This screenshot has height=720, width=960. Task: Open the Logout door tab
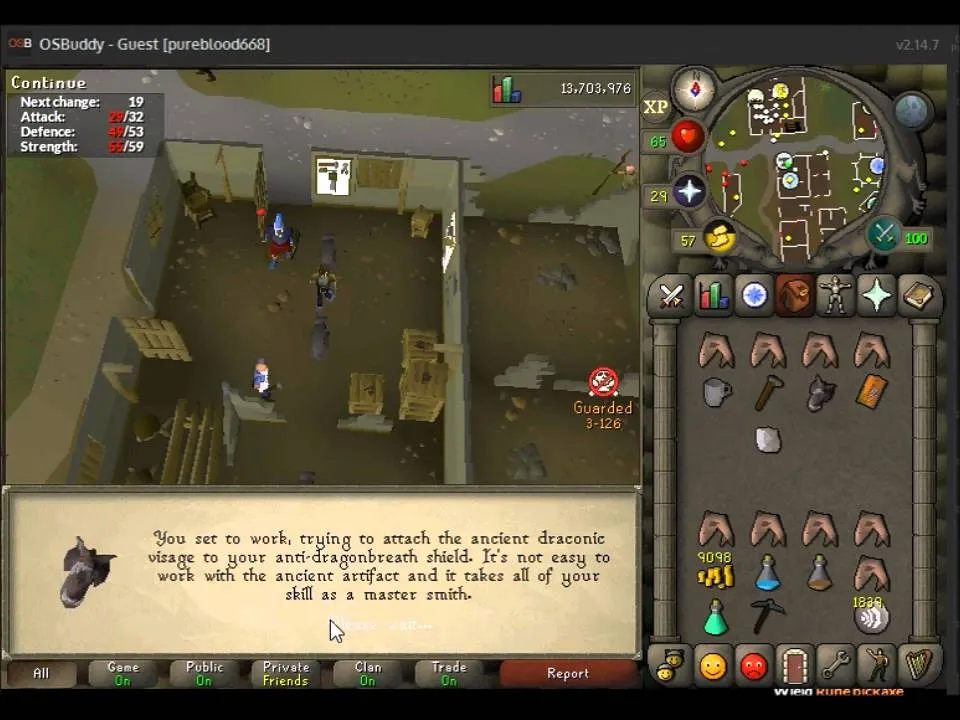[794, 665]
